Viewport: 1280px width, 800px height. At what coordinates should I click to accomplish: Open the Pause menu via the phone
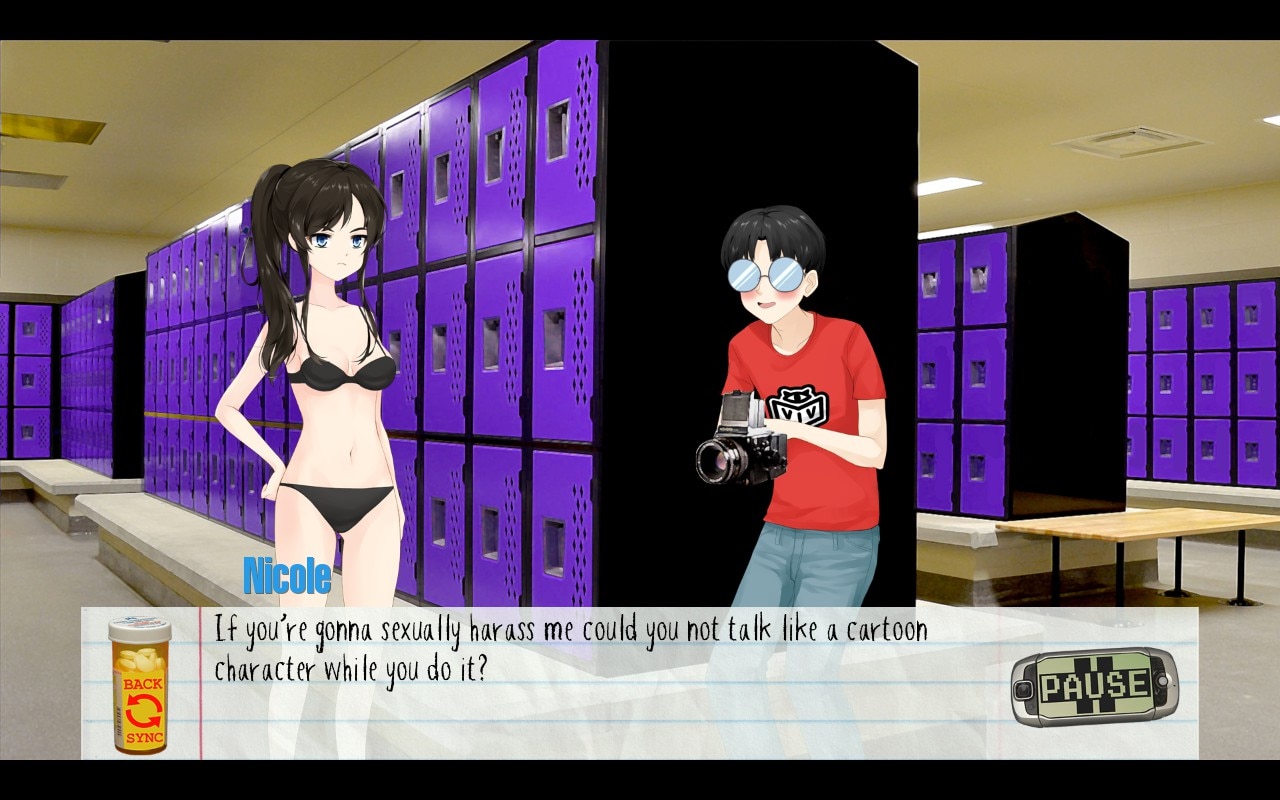pos(1094,687)
